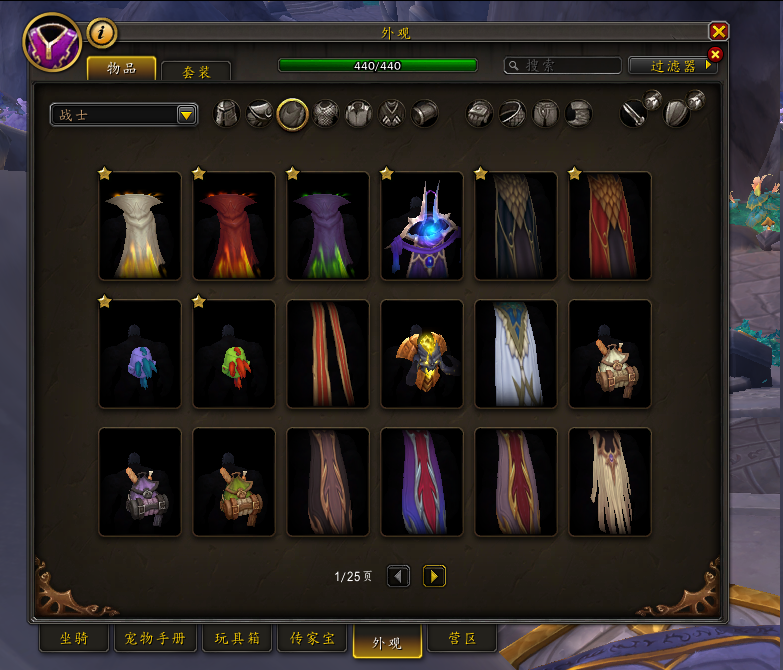This screenshot has height=670, width=783.
Task: Select the helmet slot filter icon
Action: pyautogui.click(x=229, y=114)
